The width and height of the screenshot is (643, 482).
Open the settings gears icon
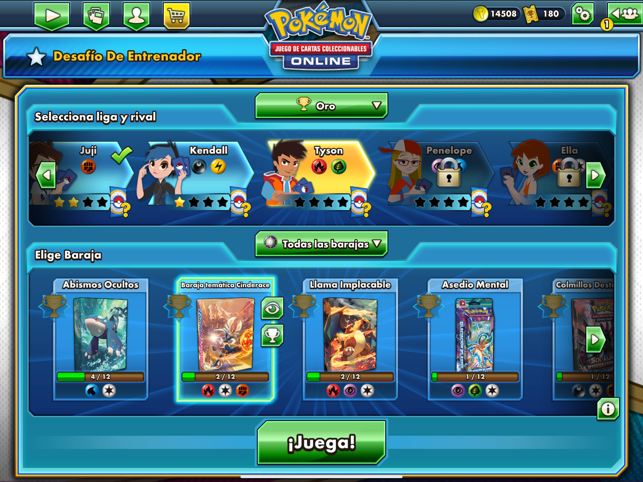point(583,14)
